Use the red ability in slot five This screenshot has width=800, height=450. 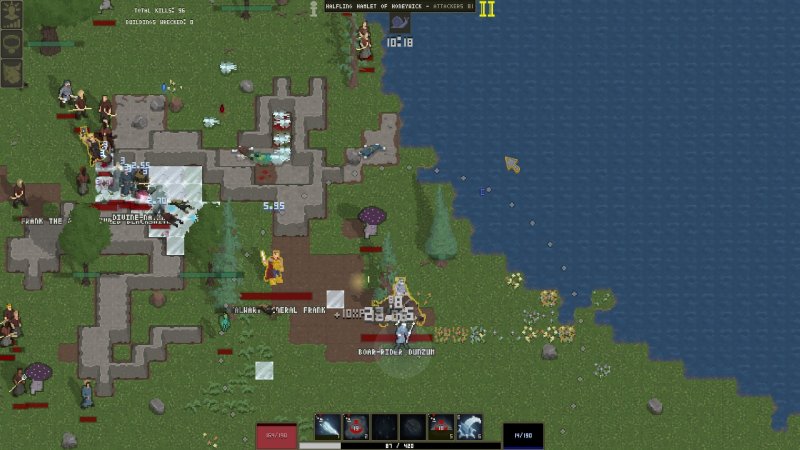click(x=441, y=427)
